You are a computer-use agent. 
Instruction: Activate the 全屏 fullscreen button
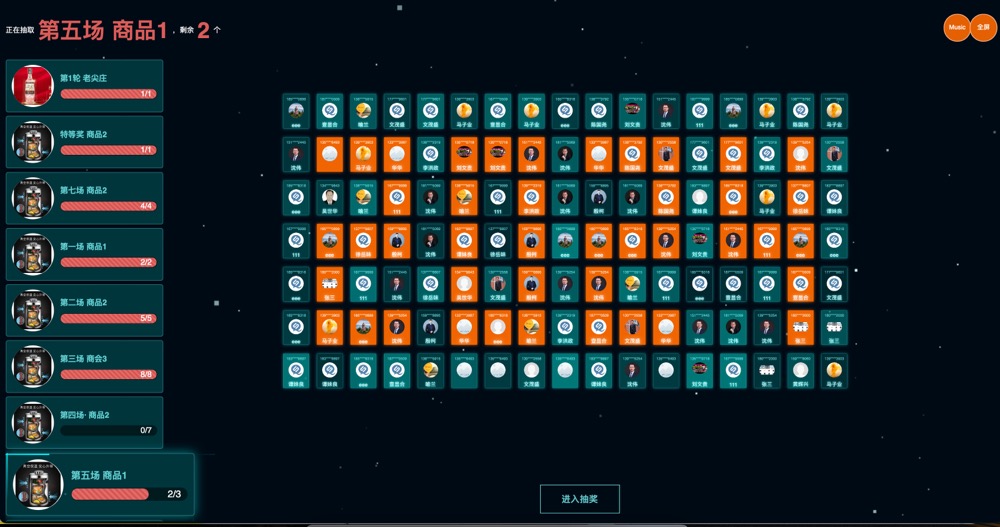coord(984,28)
